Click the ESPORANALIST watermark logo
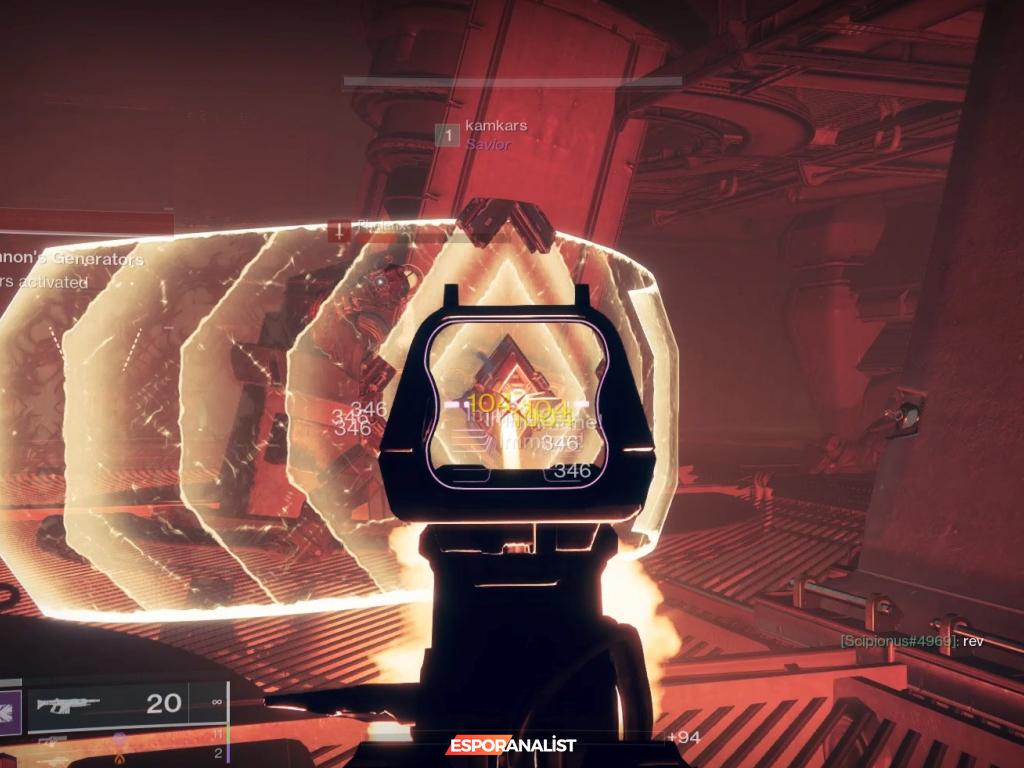This screenshot has height=768, width=1024. (x=511, y=745)
